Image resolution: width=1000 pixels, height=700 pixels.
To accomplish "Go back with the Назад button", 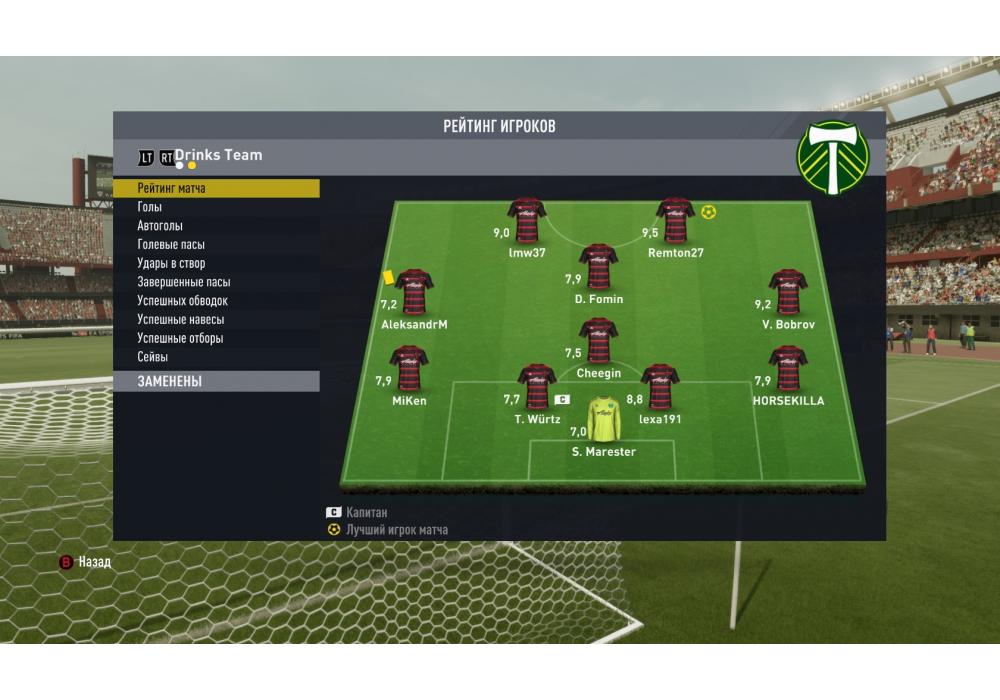I will [86, 562].
